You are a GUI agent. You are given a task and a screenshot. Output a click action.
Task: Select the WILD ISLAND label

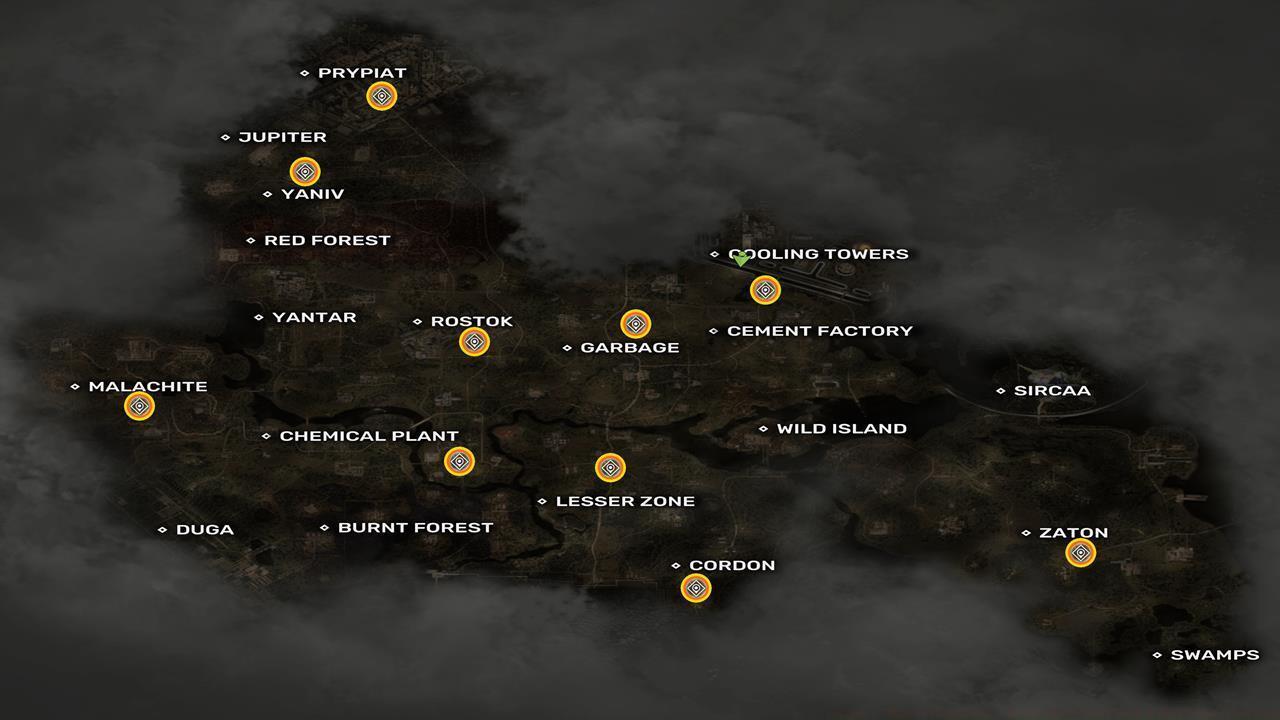(x=840, y=428)
